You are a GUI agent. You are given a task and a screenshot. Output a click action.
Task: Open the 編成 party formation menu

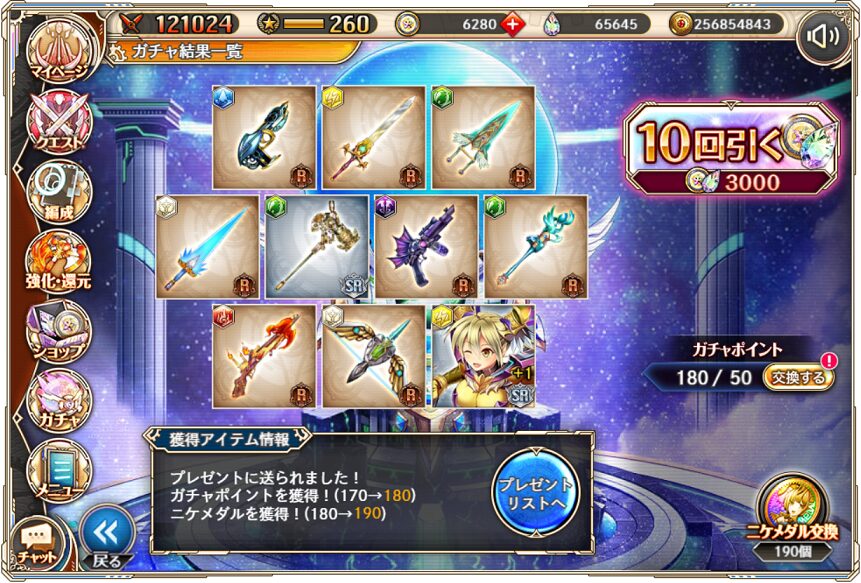pyautogui.click(x=59, y=190)
